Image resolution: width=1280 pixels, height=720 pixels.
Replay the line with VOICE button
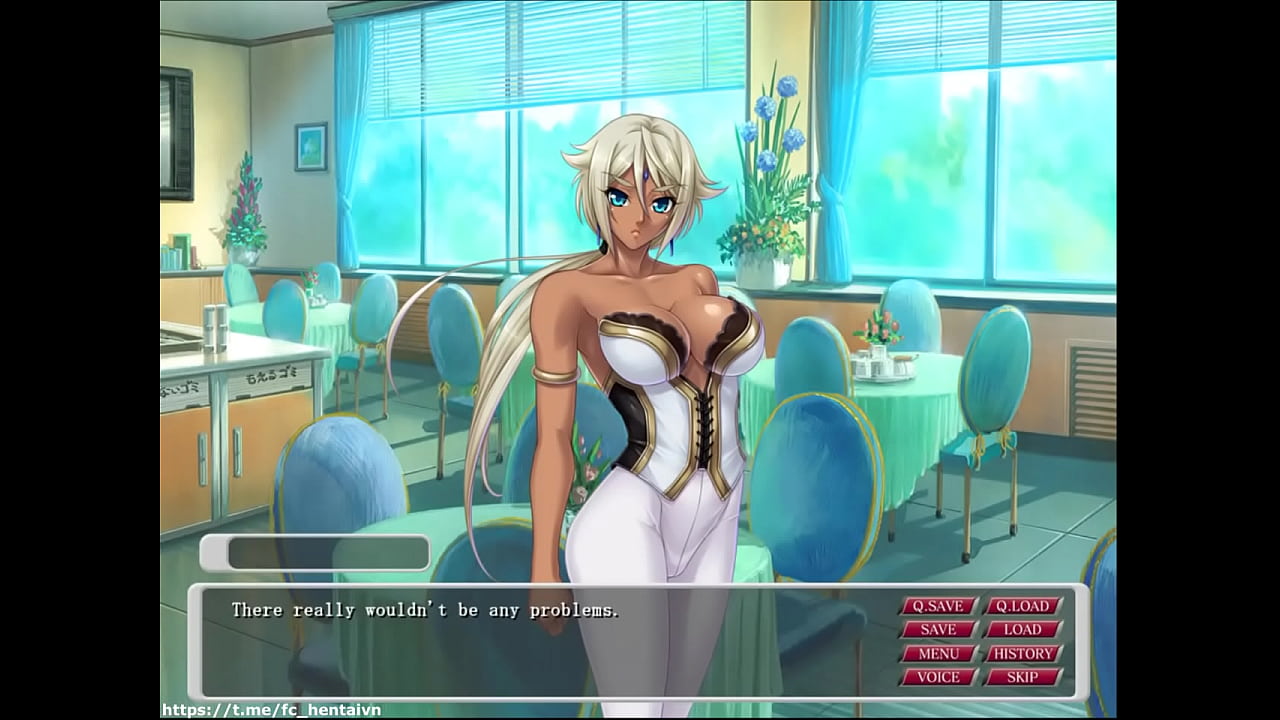pos(938,677)
